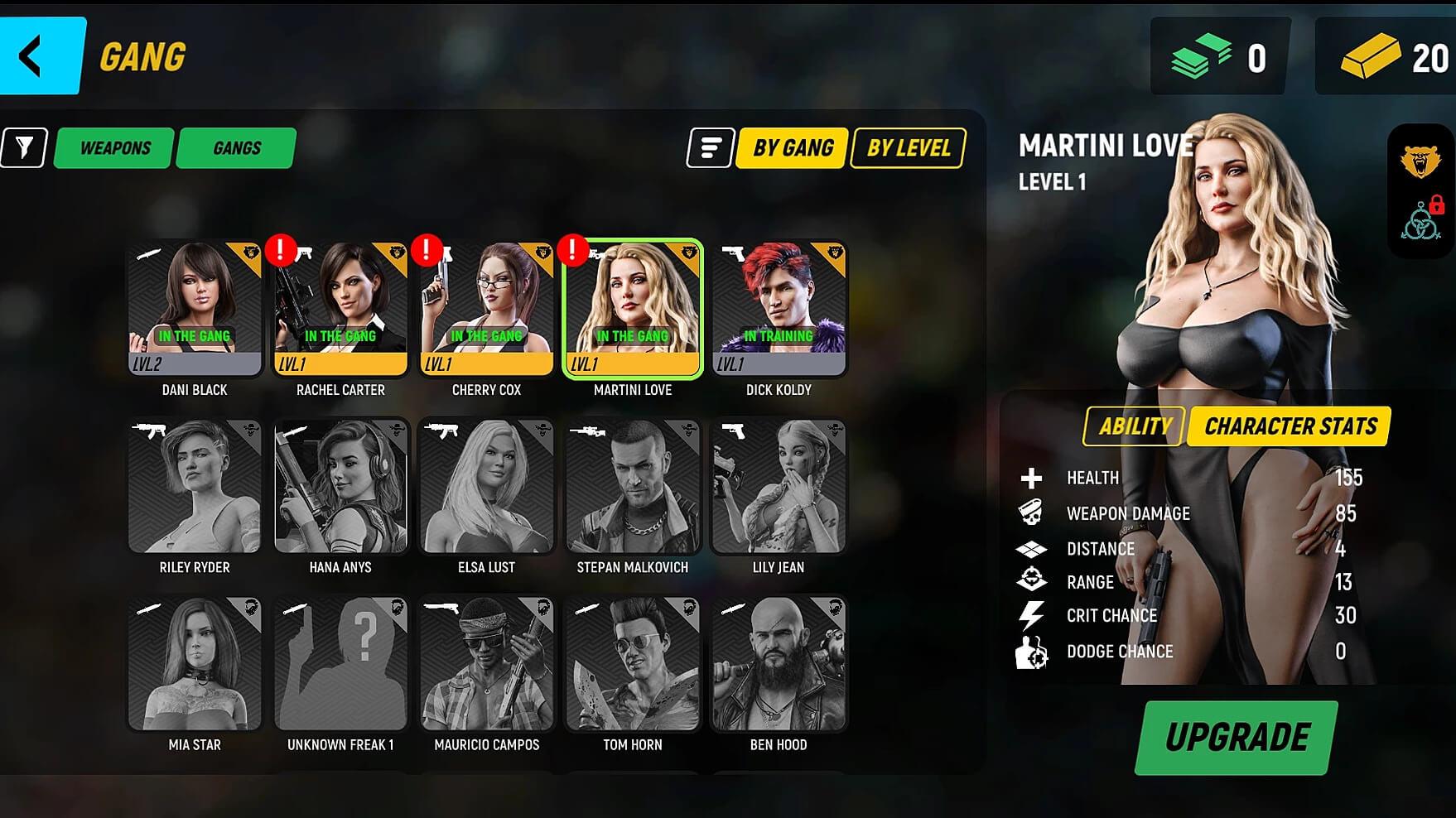The height and width of the screenshot is (818, 1456).
Task: Select the Lily Jean card
Action: tap(779, 487)
